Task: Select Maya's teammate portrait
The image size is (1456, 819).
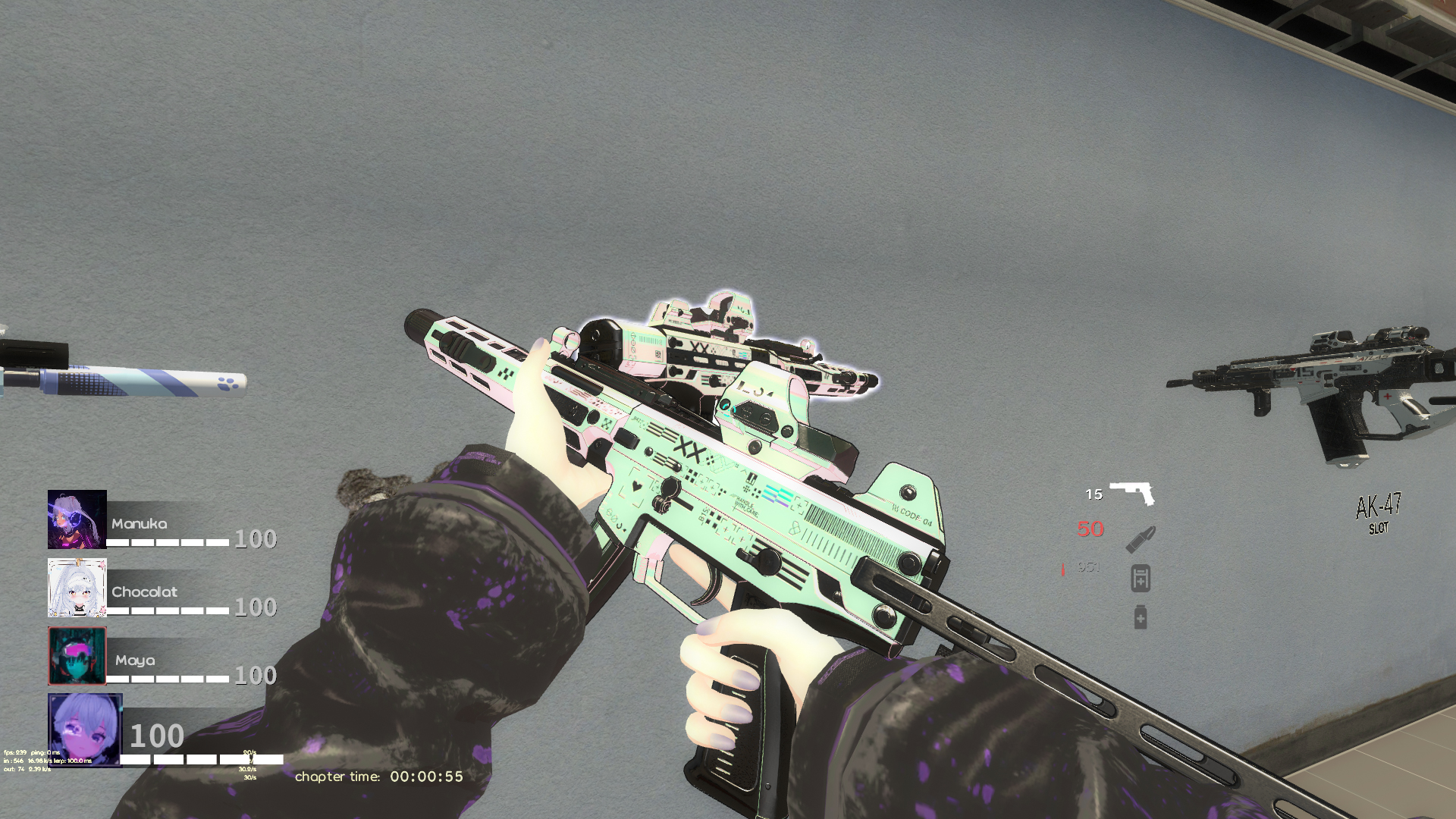Action: point(77,656)
